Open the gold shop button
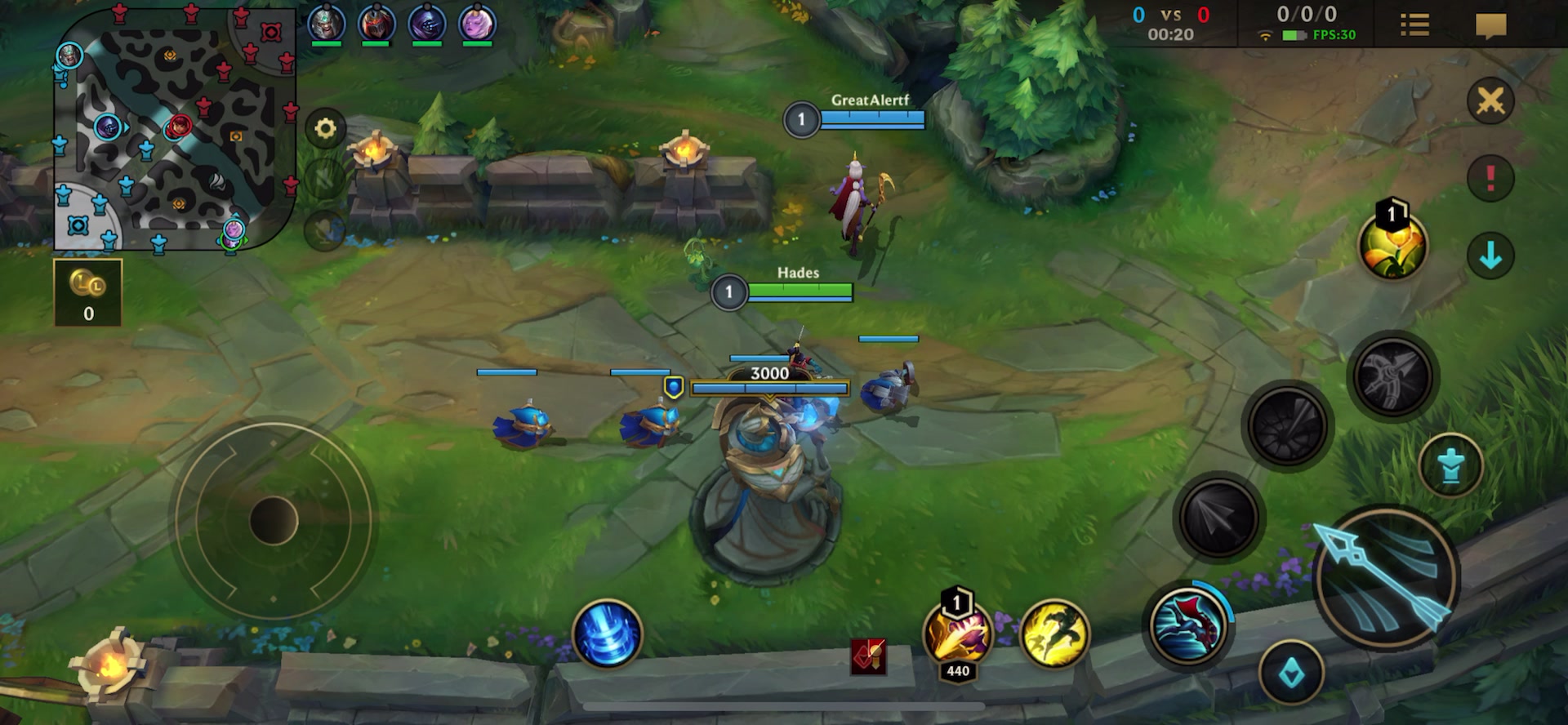Image resolution: width=1568 pixels, height=725 pixels. (x=88, y=293)
